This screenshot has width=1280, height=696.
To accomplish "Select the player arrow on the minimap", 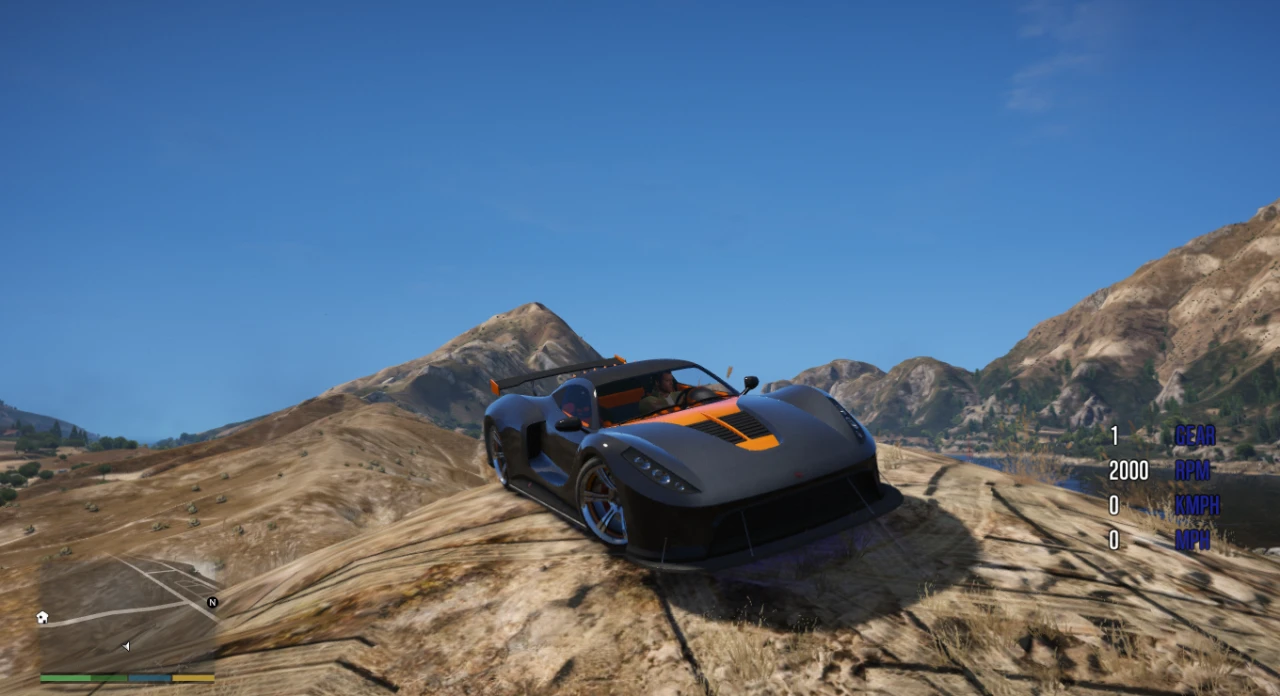I will [x=126, y=646].
